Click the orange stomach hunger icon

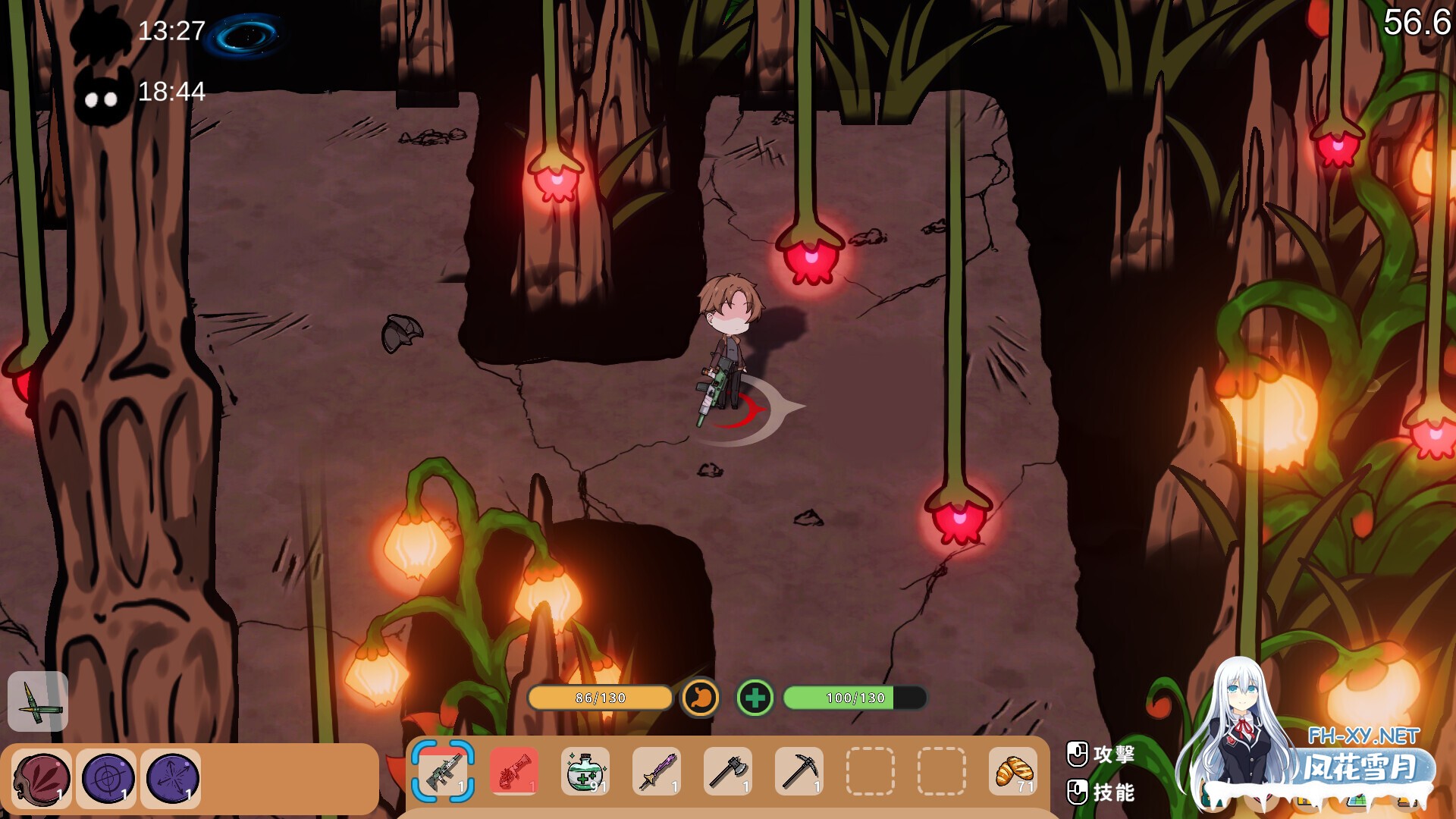700,698
